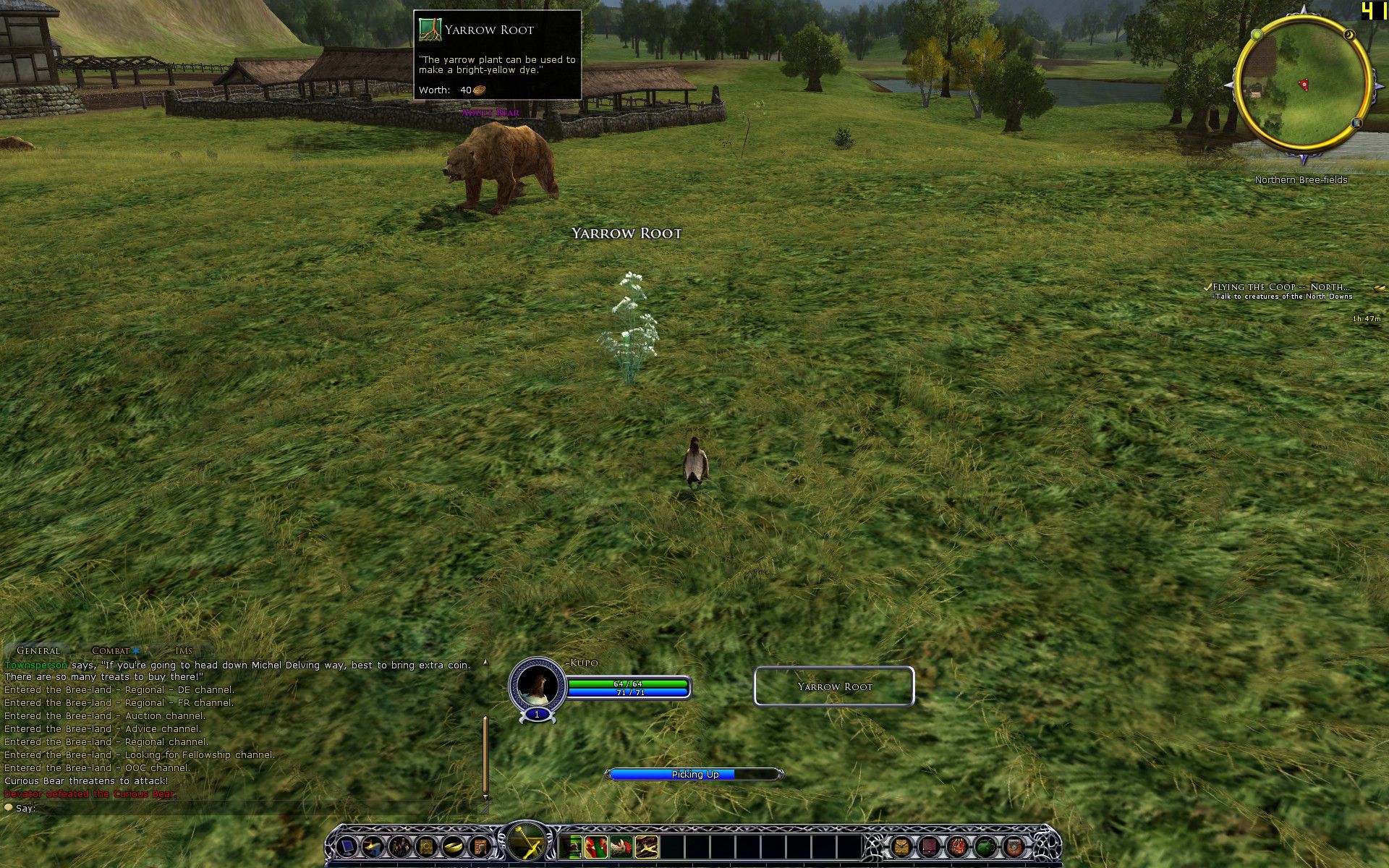
Task: Click the crescent moon icon on minimap ring
Action: pyautogui.click(x=1348, y=35)
